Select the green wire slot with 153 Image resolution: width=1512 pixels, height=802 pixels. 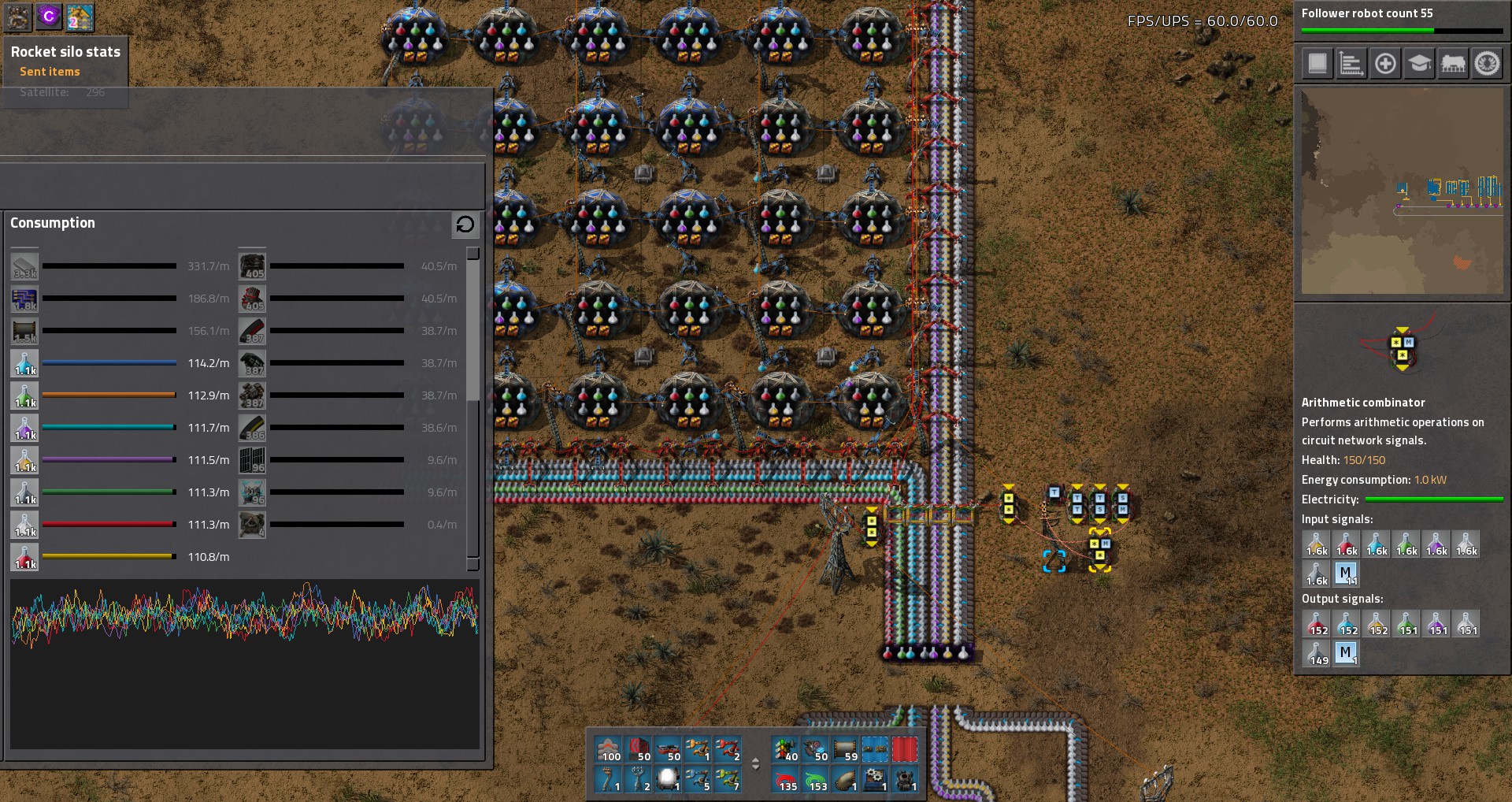817,779
